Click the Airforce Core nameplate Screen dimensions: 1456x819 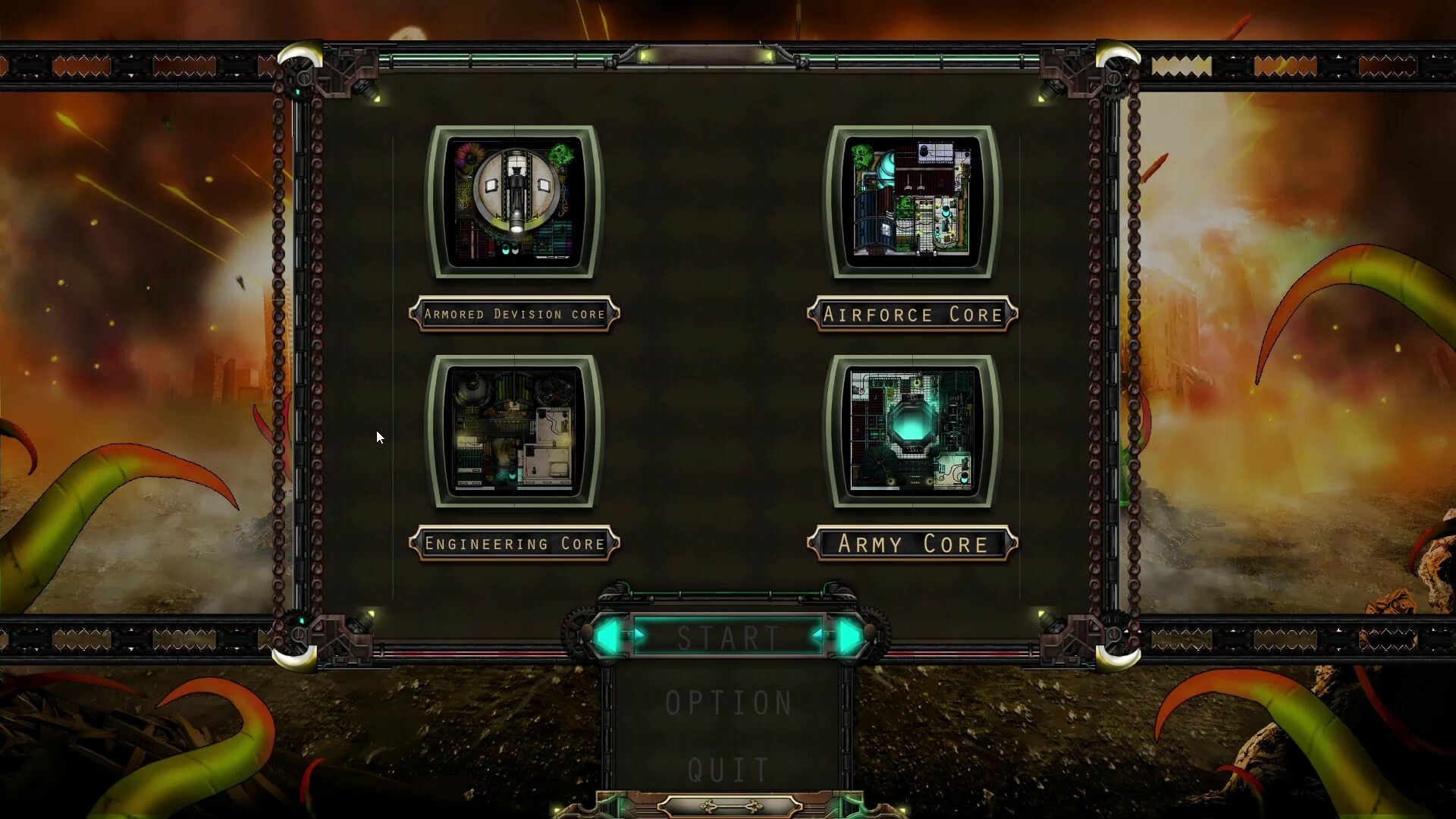click(912, 314)
